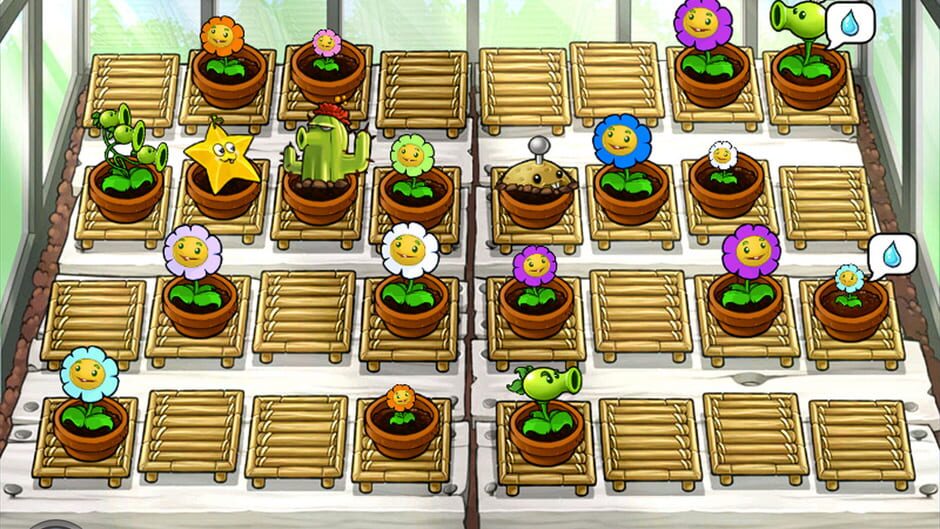The image size is (940, 529).
Task: Tap the water-drop bubble above the Peashooter
Action: tap(849, 24)
